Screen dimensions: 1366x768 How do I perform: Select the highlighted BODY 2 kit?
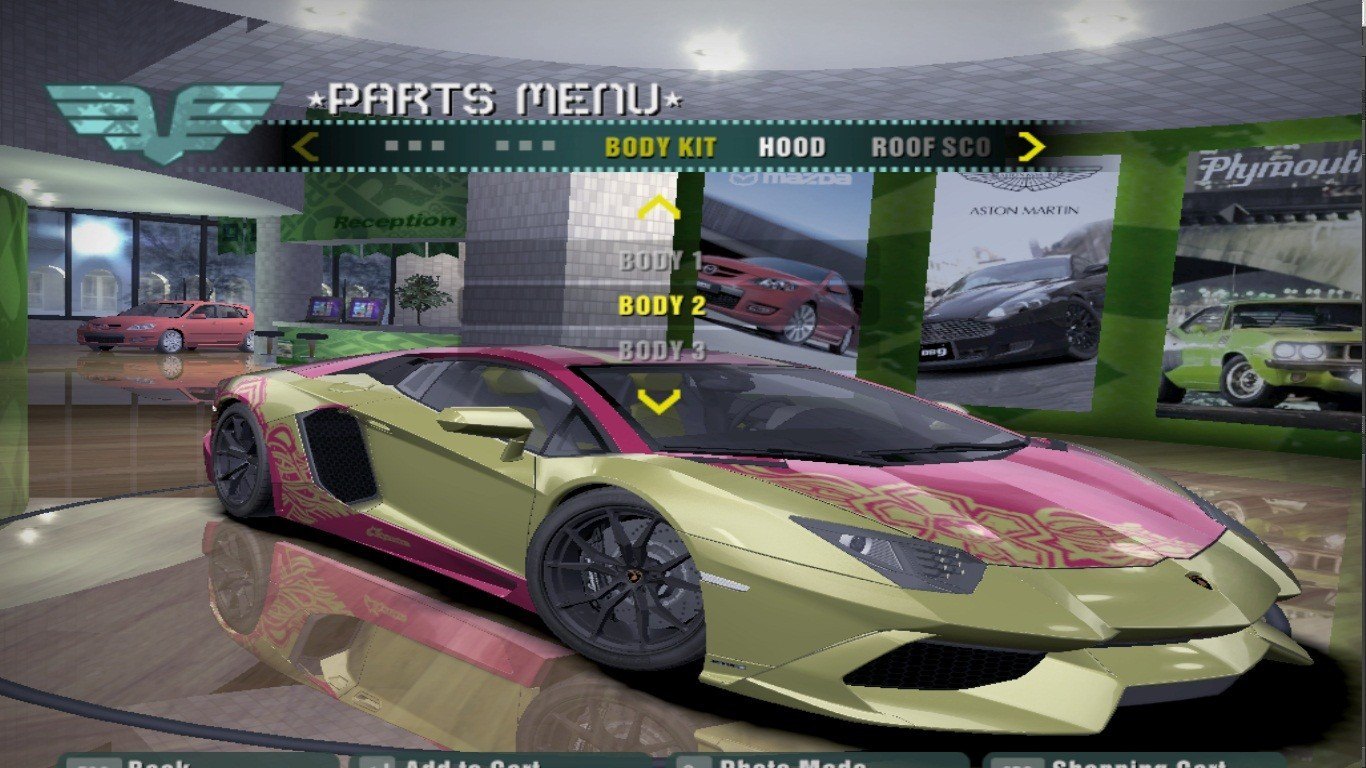coord(661,306)
